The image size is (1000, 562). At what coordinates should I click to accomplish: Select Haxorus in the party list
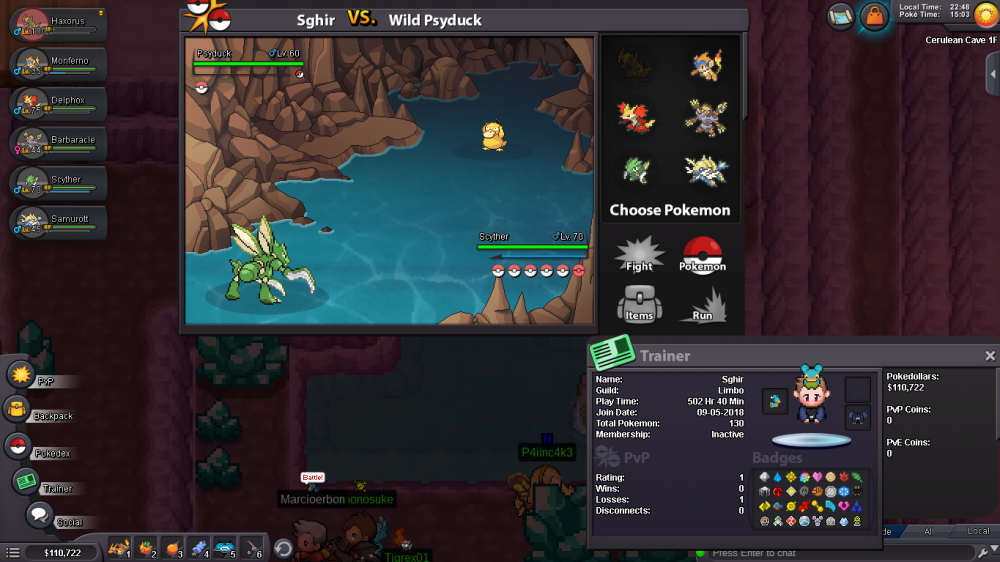point(58,26)
